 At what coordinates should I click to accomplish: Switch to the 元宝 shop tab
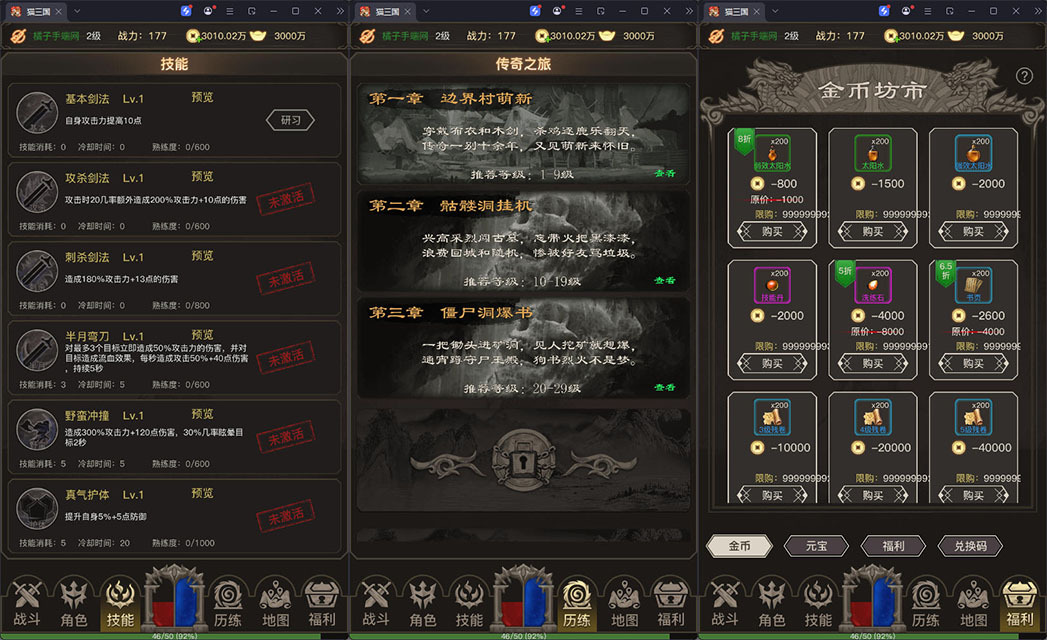pos(814,546)
